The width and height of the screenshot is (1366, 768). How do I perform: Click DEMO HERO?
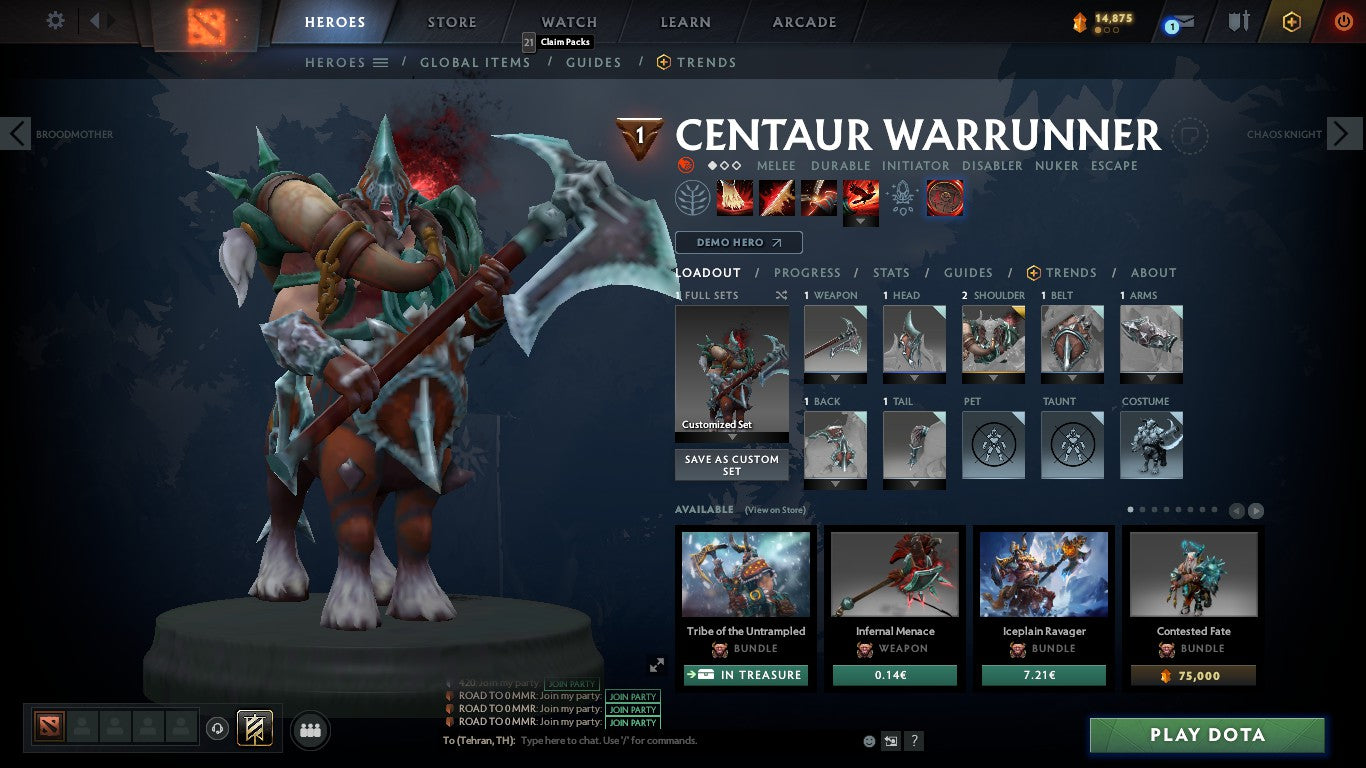point(738,242)
